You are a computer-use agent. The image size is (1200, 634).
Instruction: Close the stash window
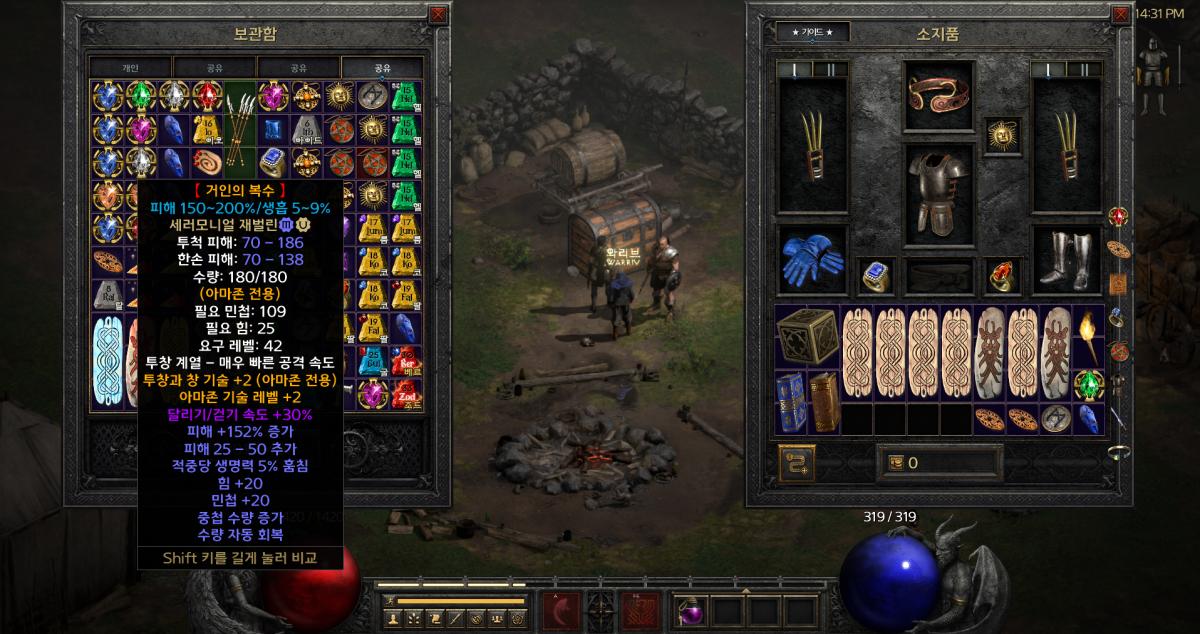coord(438,15)
